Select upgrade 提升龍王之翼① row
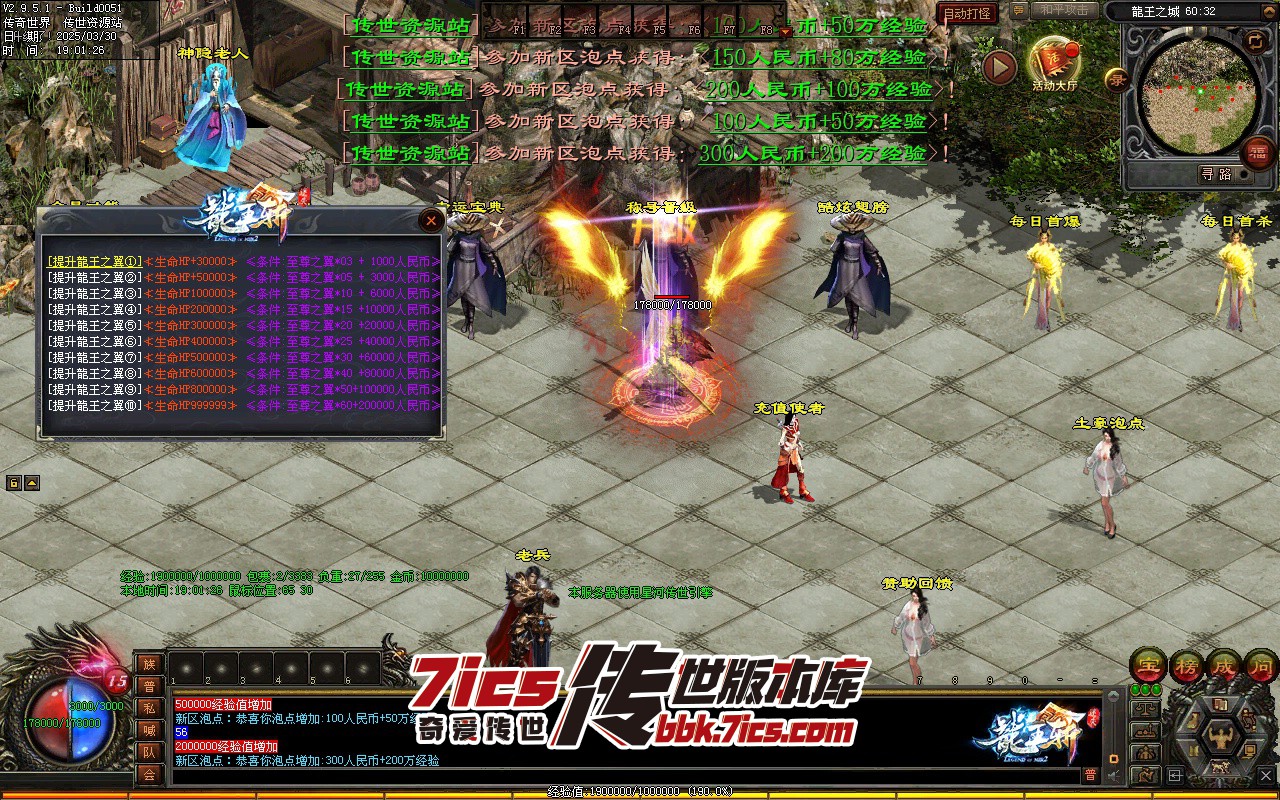Viewport: 1280px width, 800px height. (96, 261)
